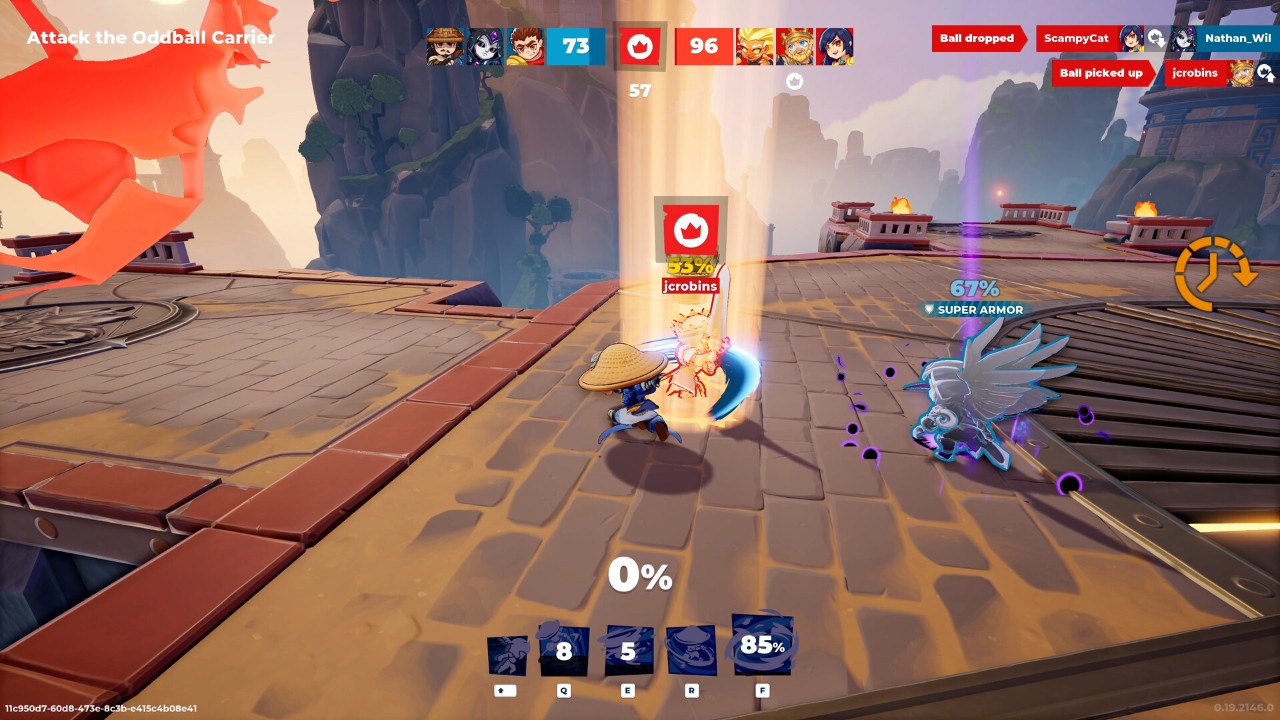
Task: Activate the Q straw-hat throw ability
Action: click(564, 651)
